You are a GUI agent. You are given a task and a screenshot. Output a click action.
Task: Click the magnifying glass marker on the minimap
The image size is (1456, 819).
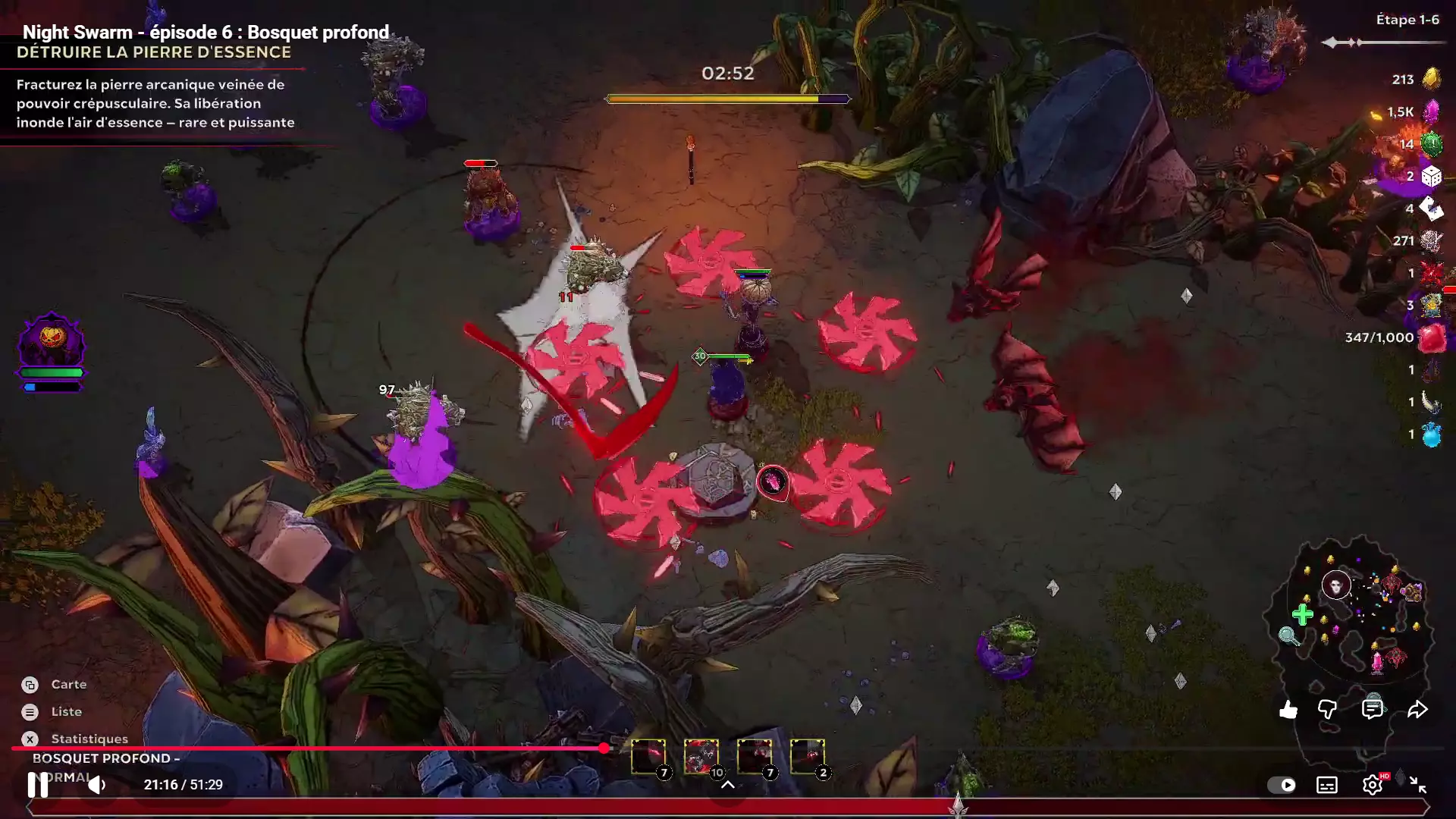(1288, 635)
